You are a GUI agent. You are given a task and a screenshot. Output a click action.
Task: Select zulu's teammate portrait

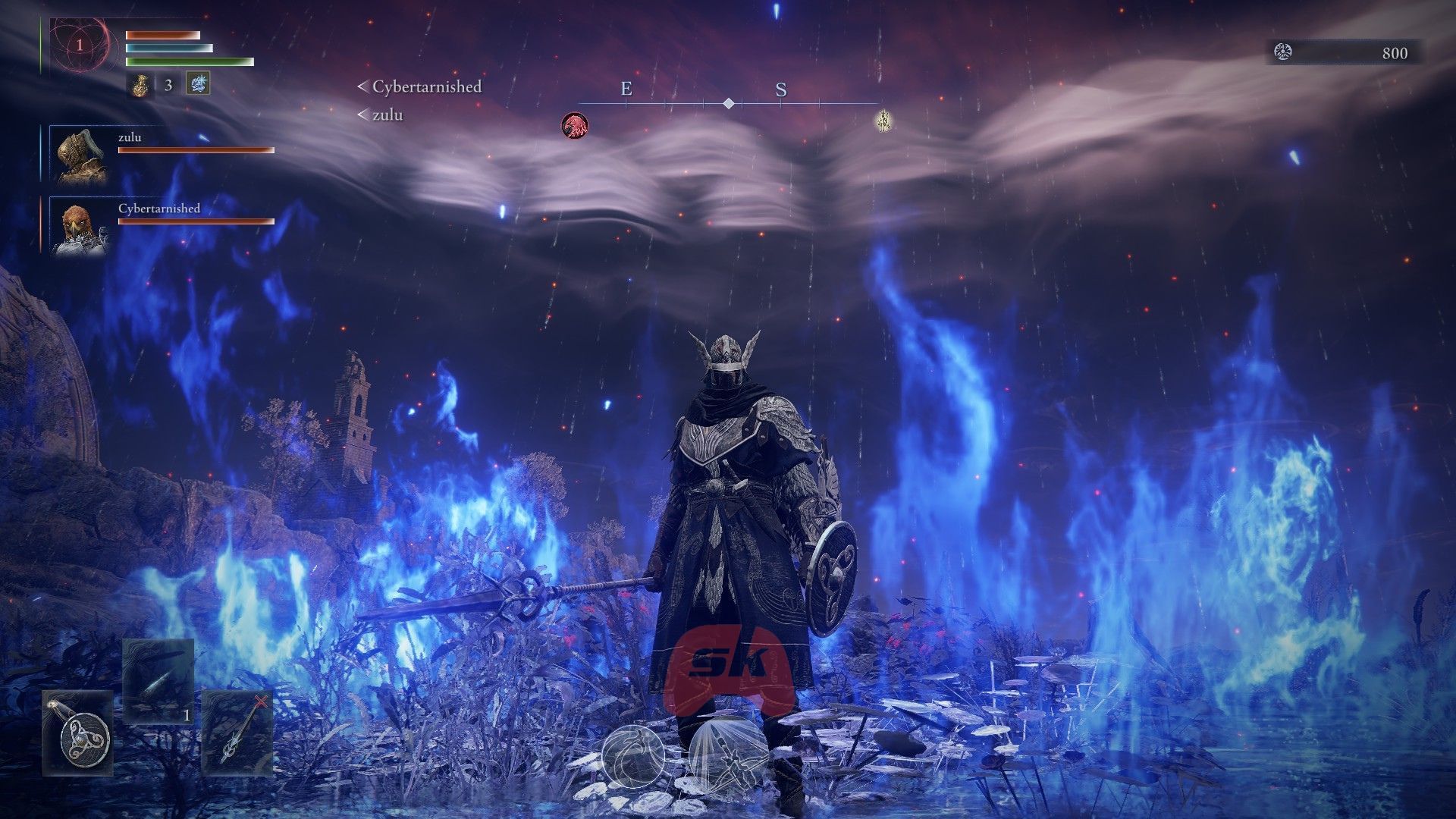click(x=80, y=155)
